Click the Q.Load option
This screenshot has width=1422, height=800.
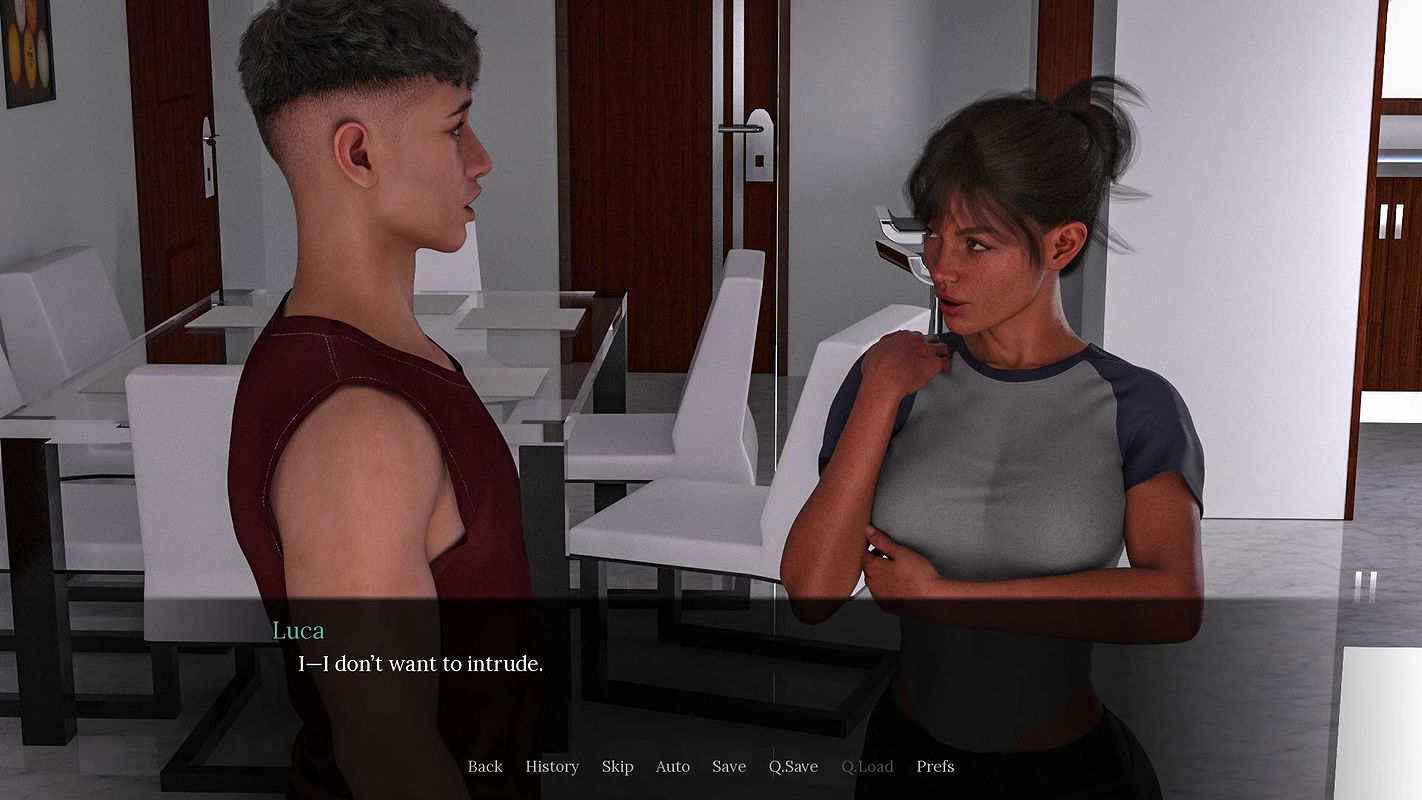(866, 766)
